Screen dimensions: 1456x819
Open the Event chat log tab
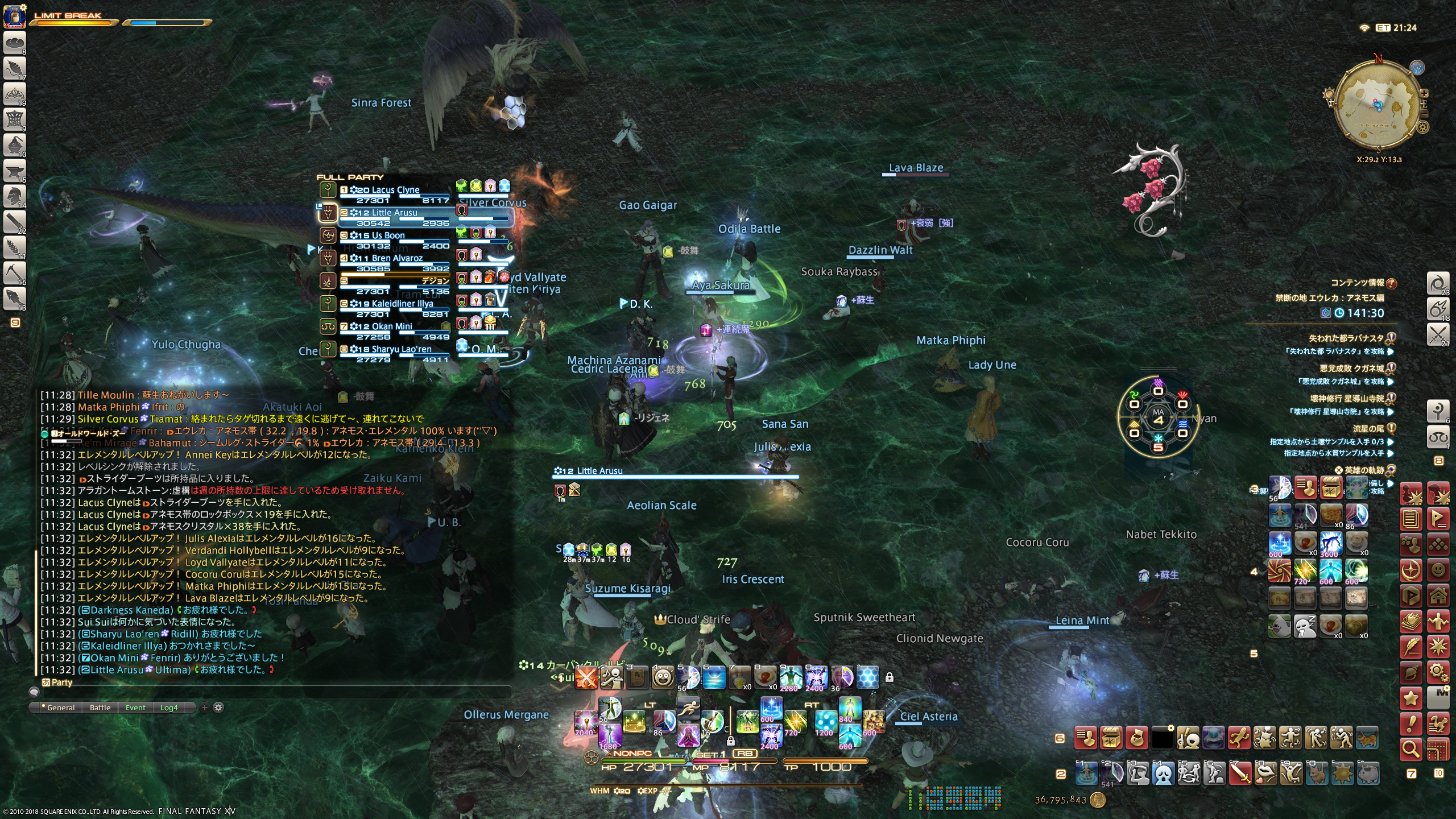pos(135,708)
